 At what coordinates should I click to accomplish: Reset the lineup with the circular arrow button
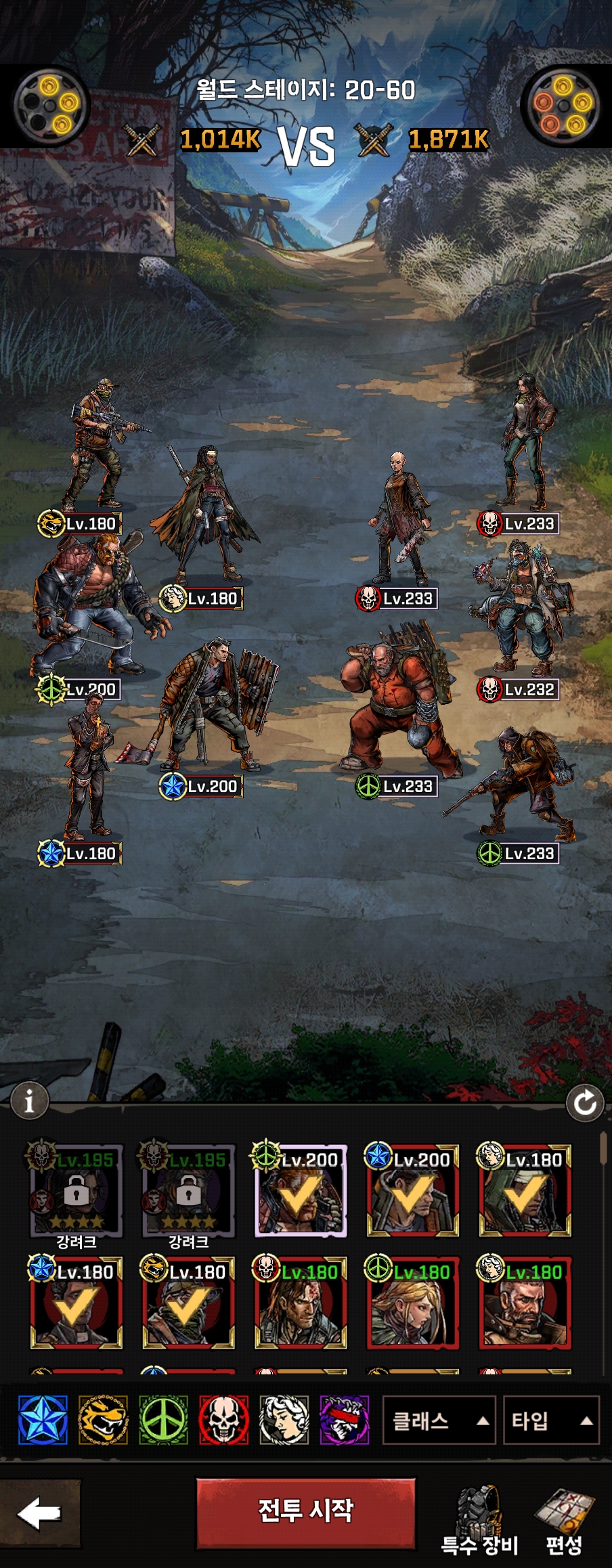[585, 1103]
